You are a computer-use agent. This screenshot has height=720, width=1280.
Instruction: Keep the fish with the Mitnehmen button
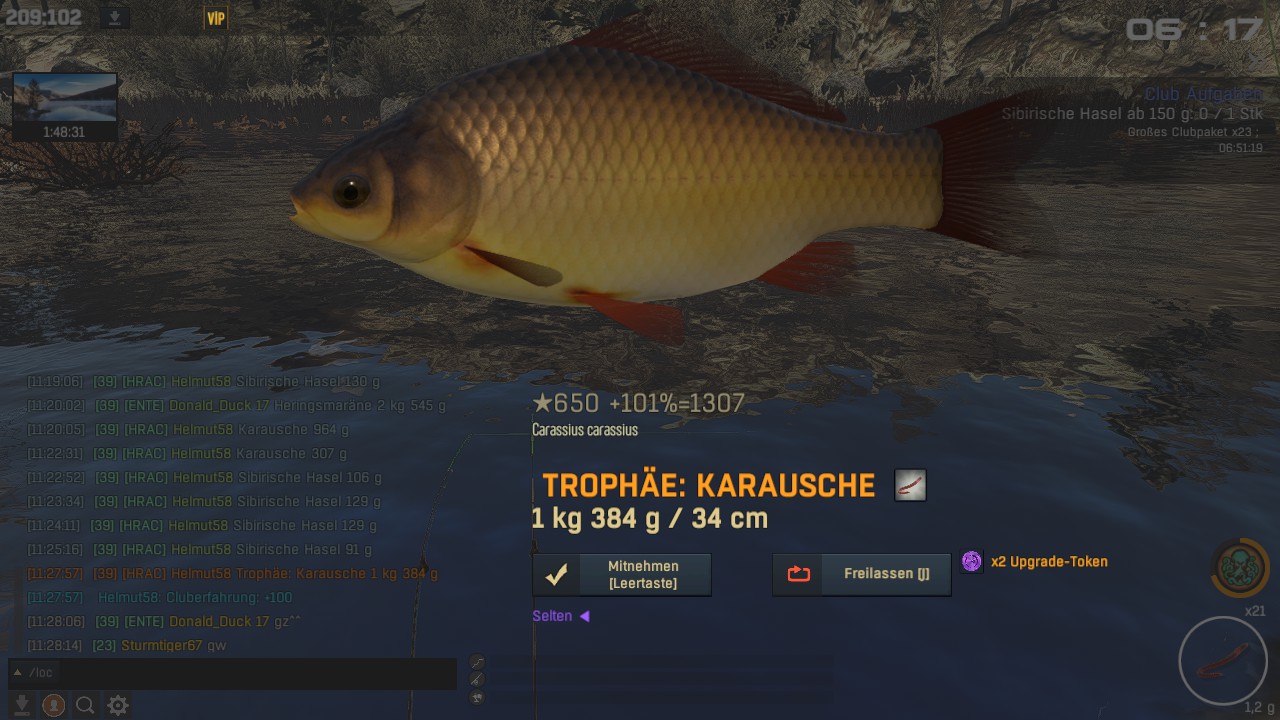[x=621, y=575]
